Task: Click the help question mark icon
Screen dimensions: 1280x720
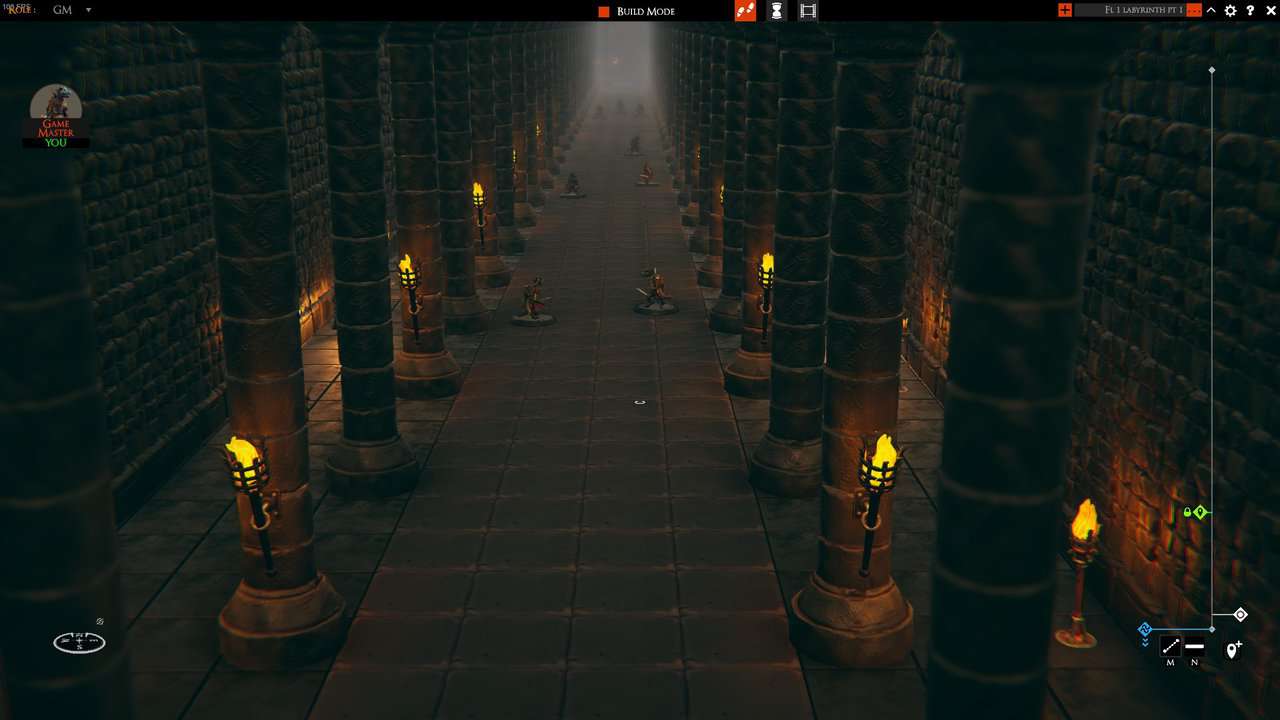Action: click(x=1250, y=10)
